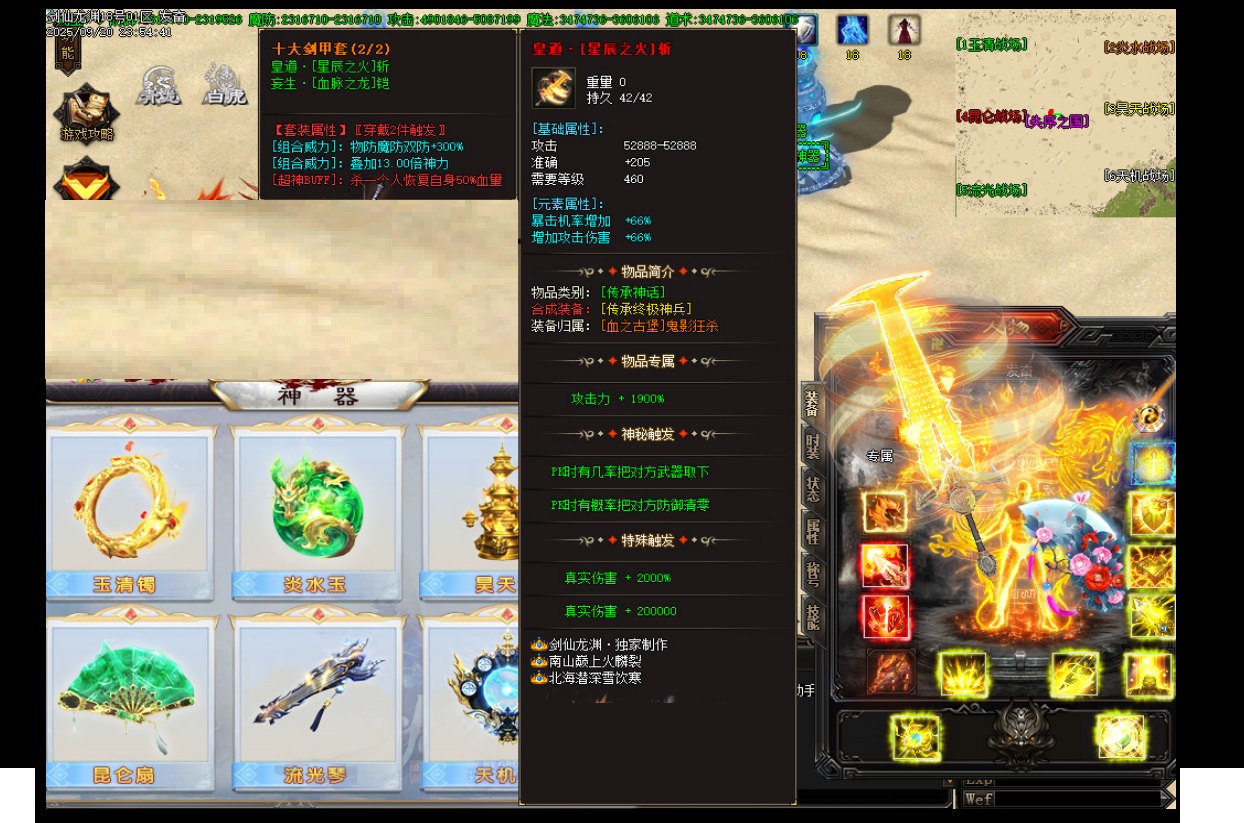Click the 白虎 white tiger icon

click(222, 82)
